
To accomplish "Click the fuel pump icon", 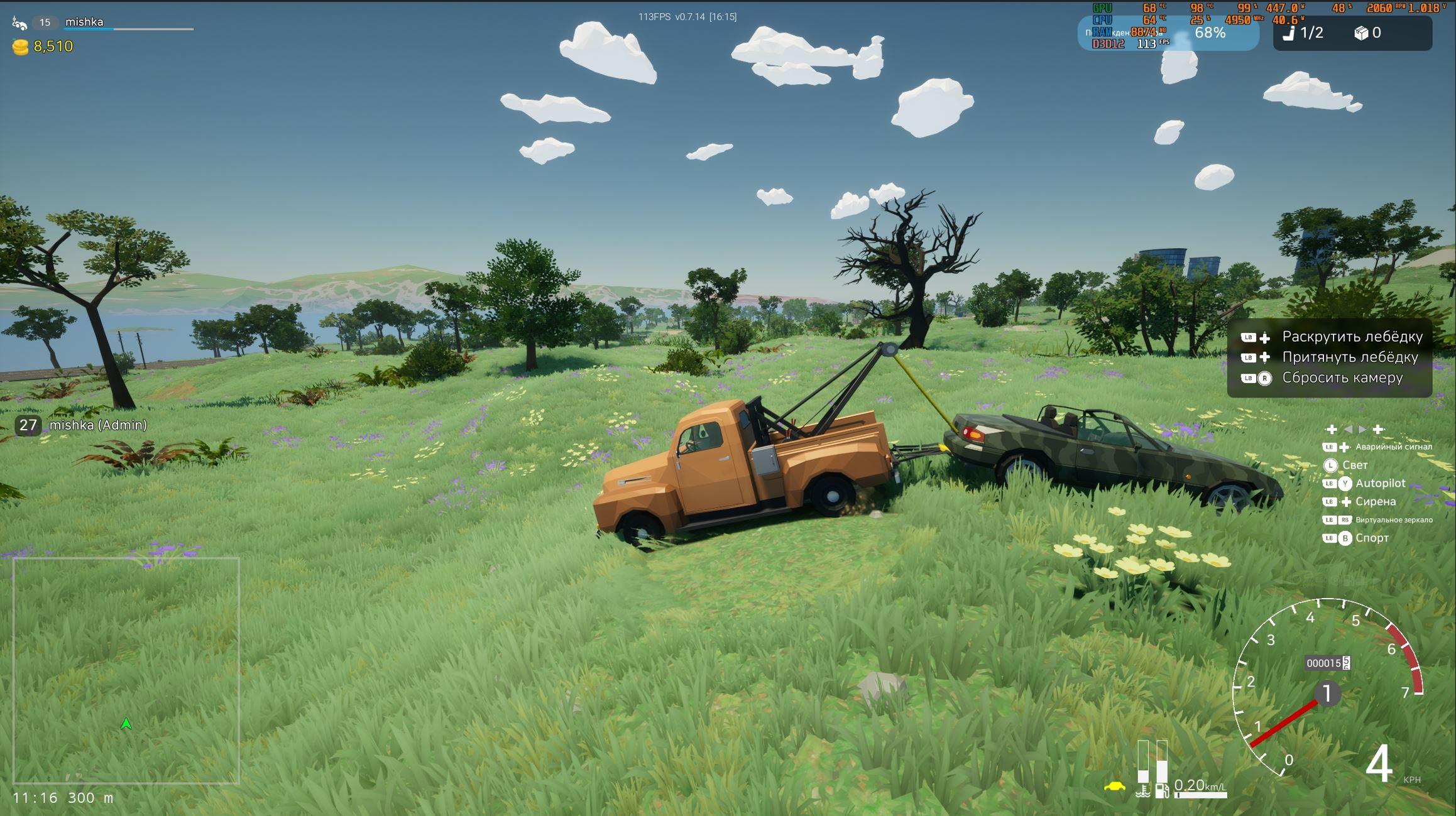I will (1162, 790).
